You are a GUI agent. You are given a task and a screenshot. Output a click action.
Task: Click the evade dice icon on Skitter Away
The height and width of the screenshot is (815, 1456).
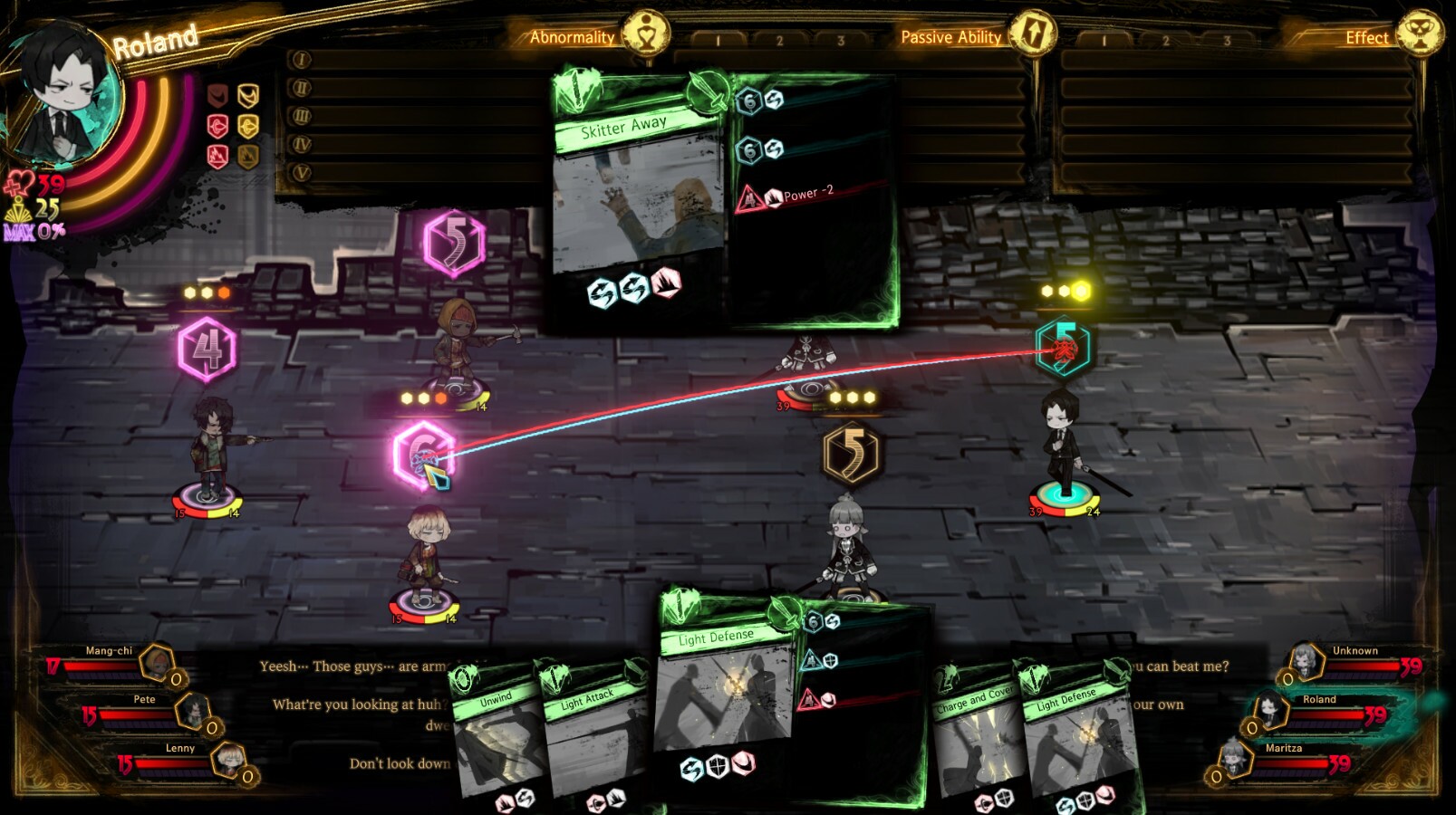pyautogui.click(x=601, y=292)
